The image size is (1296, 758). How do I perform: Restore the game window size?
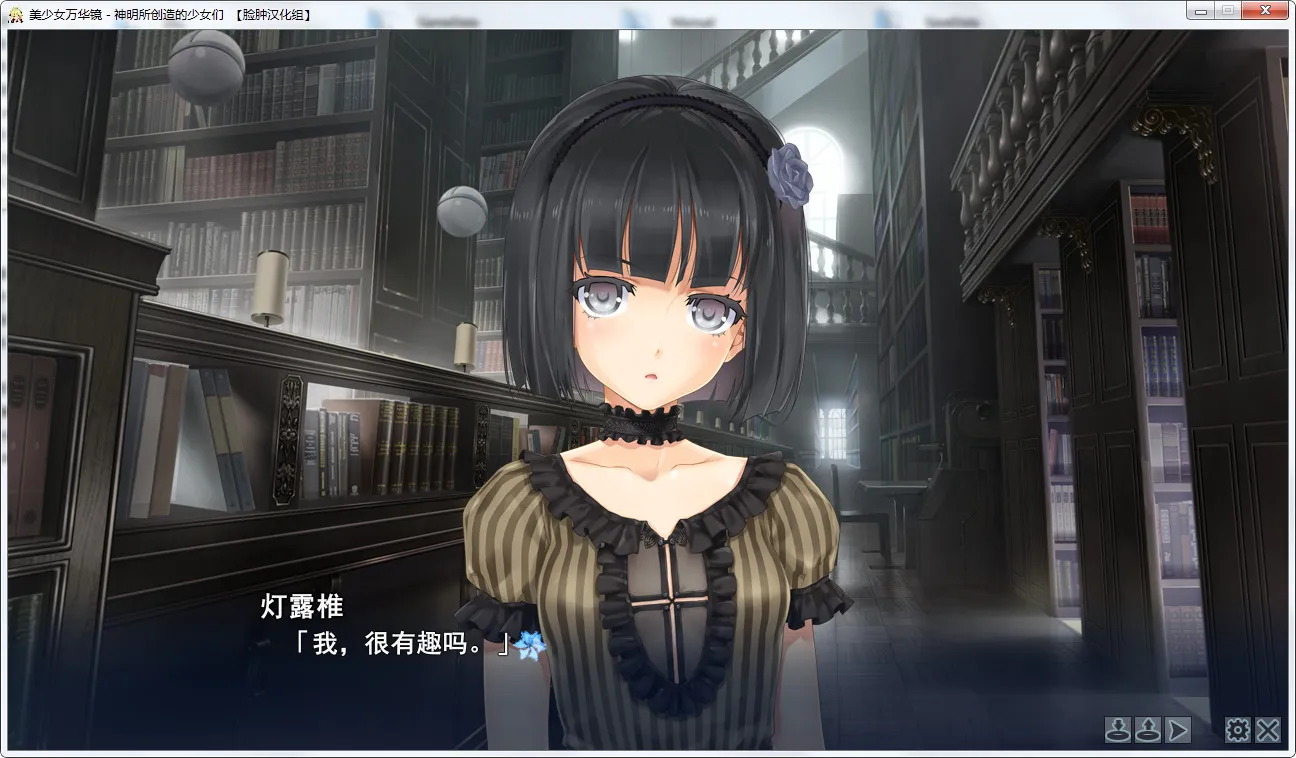click(1230, 10)
